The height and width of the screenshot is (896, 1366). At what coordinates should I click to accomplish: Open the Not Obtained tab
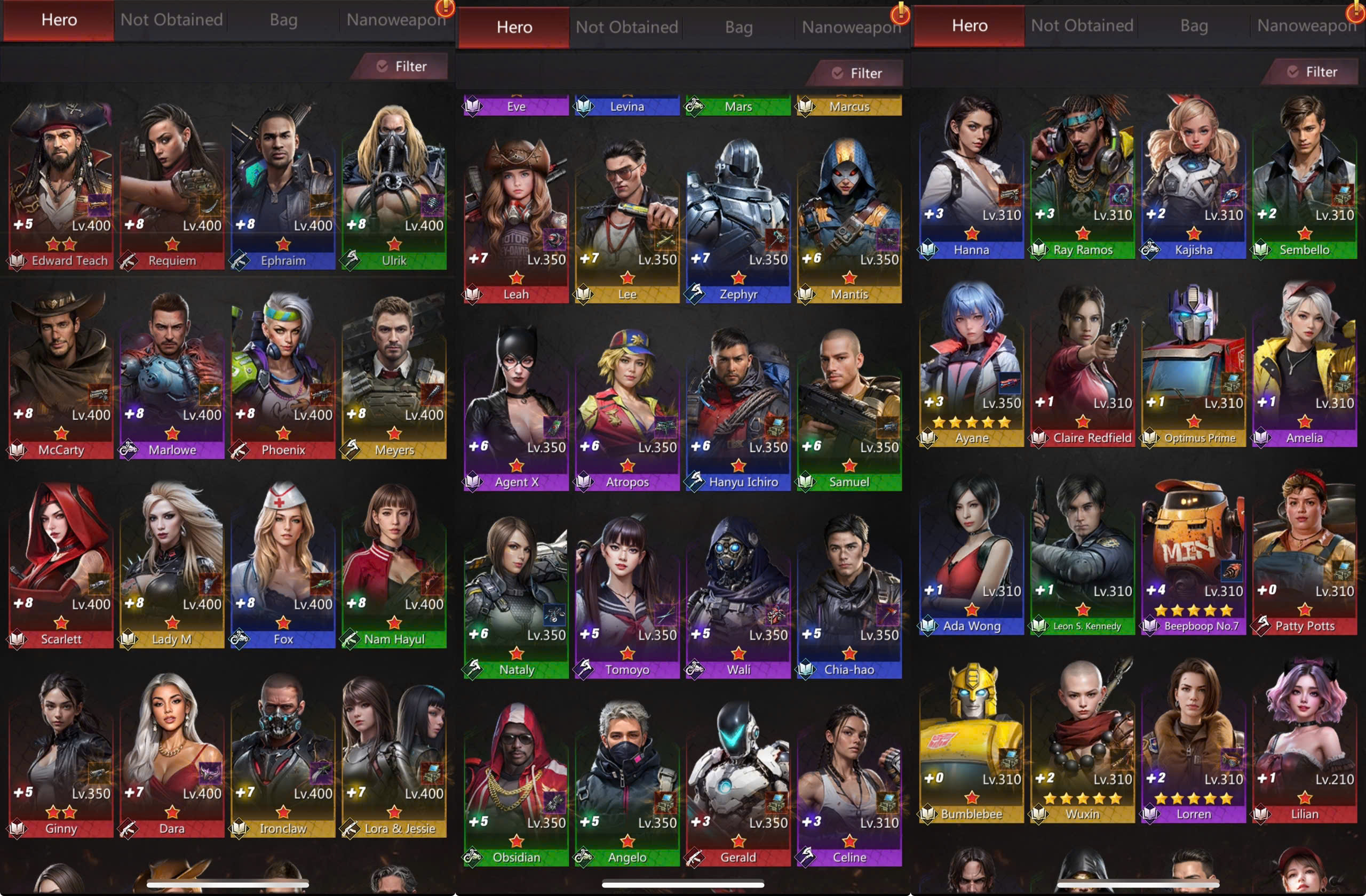pos(171,19)
